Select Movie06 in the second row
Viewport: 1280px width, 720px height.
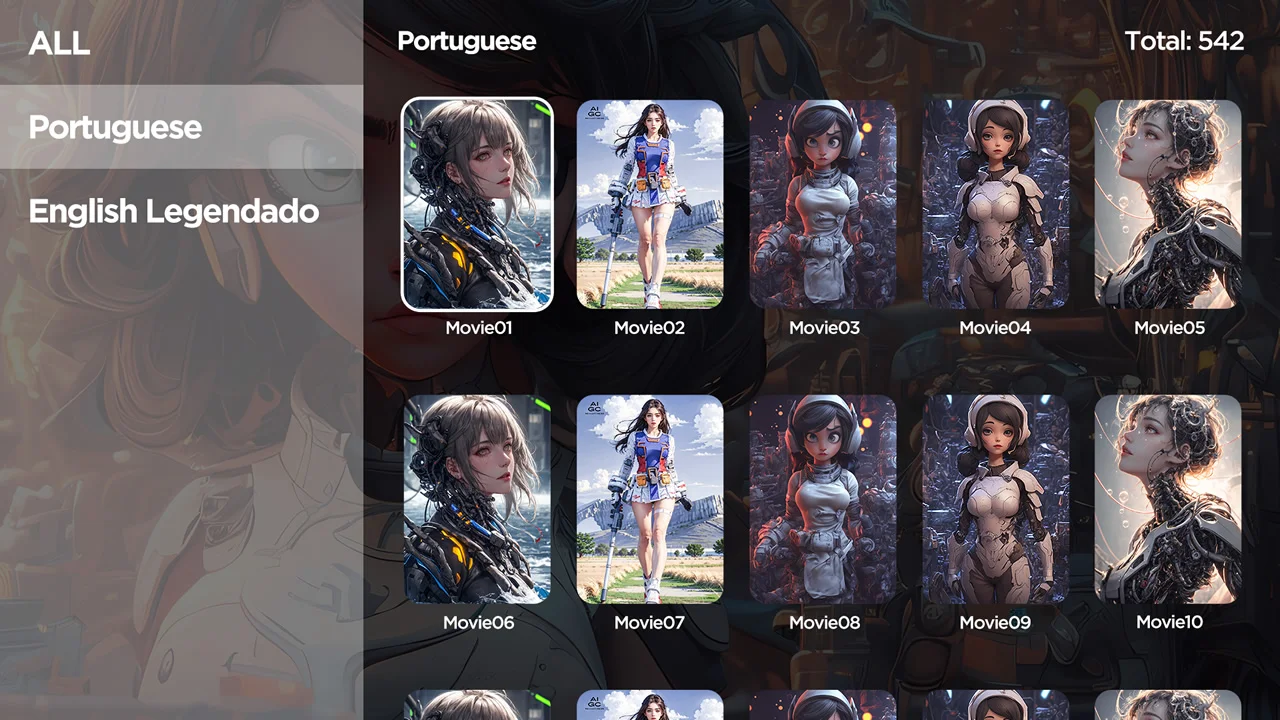[478, 499]
